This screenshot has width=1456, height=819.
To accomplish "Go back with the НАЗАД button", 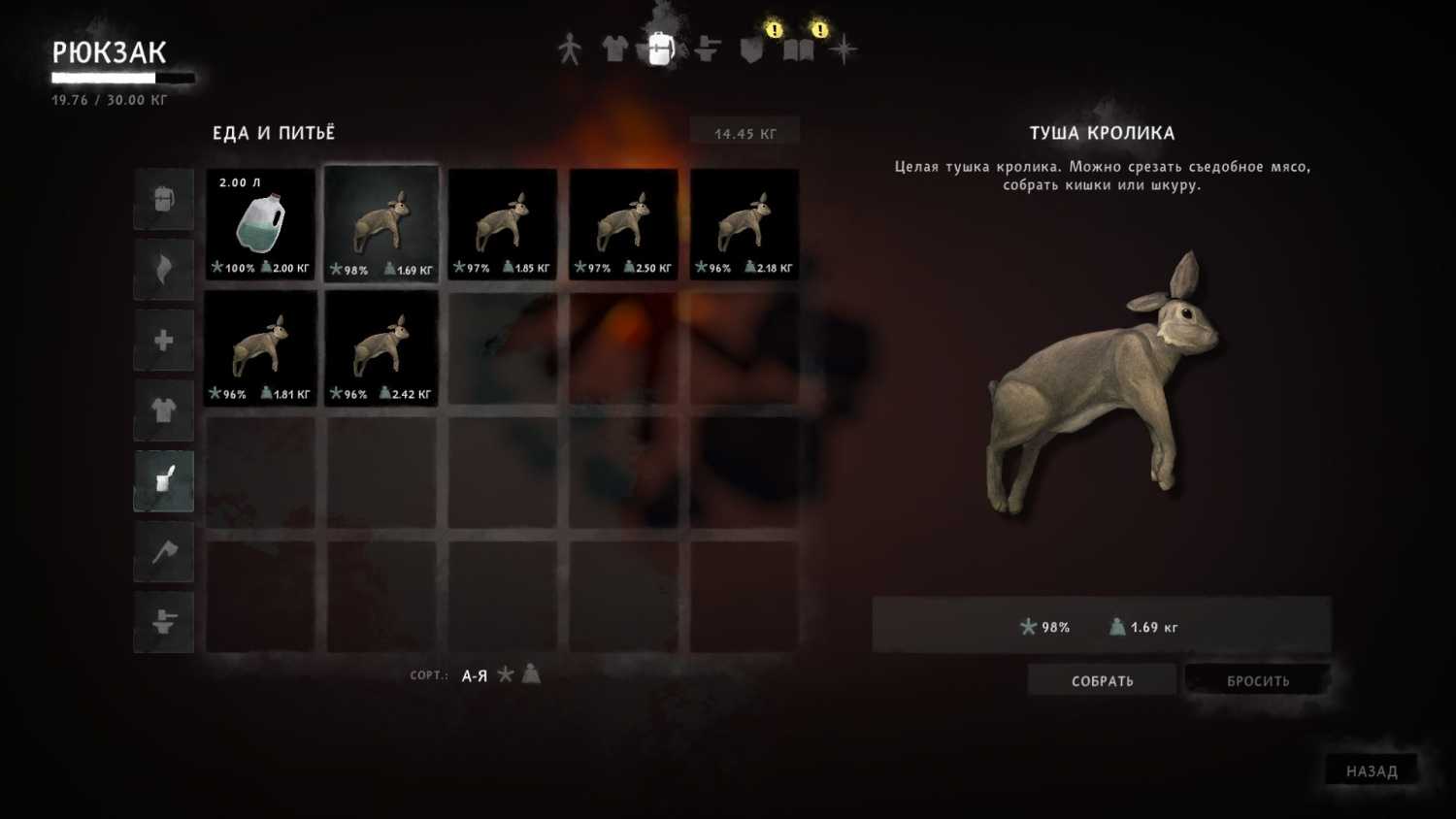I will (x=1372, y=770).
